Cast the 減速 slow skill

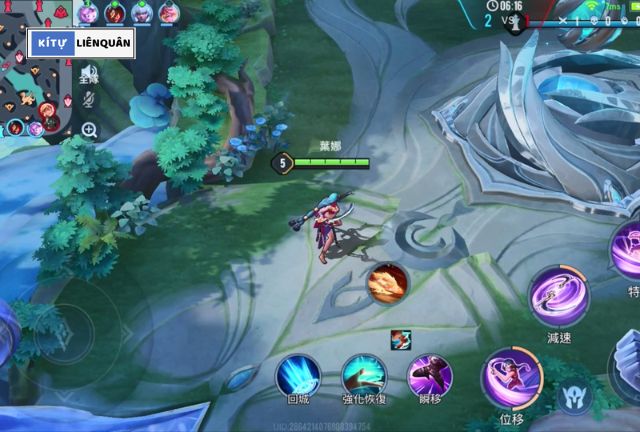pyautogui.click(x=559, y=299)
